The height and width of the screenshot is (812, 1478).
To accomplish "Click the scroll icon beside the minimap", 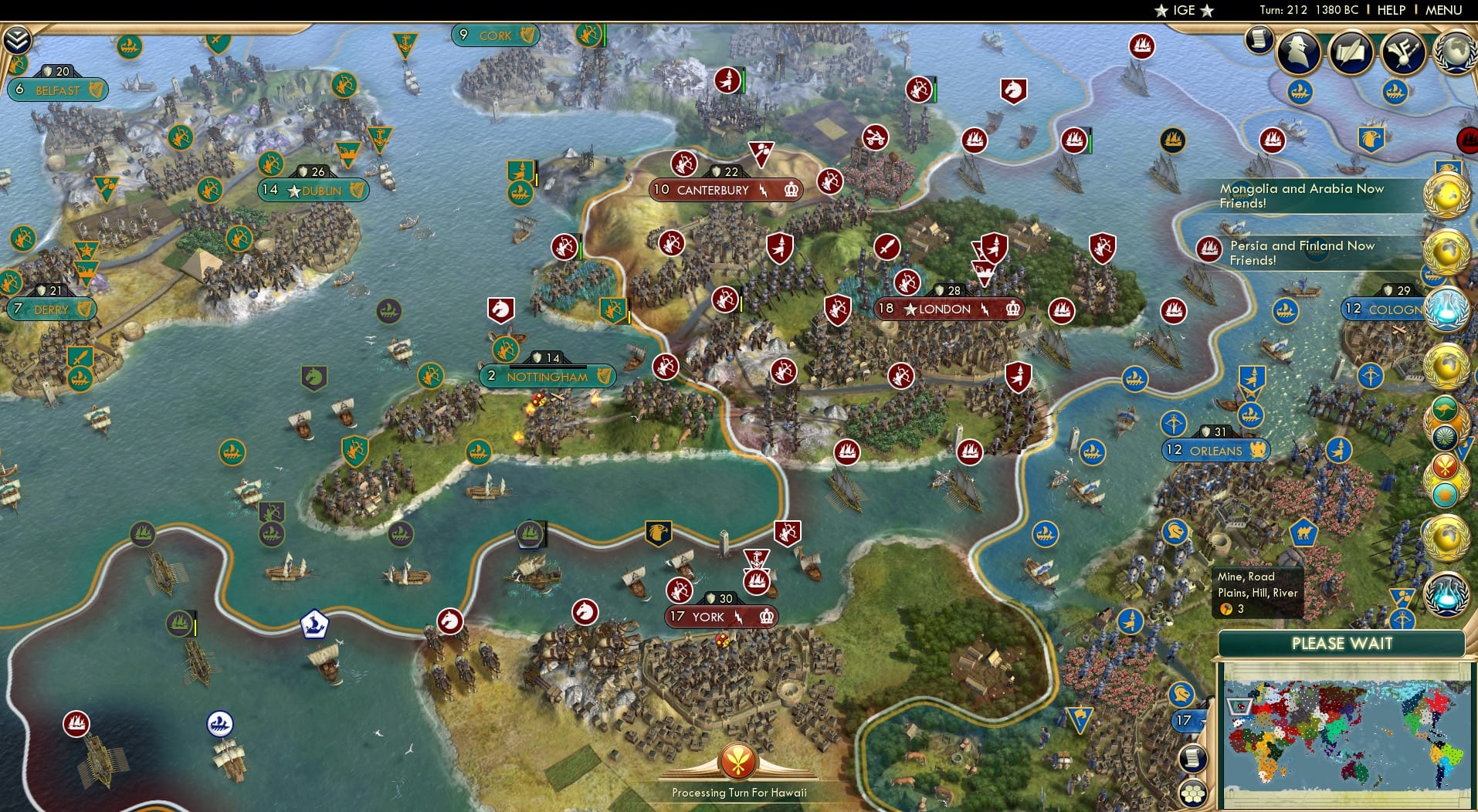I will coord(1192,757).
